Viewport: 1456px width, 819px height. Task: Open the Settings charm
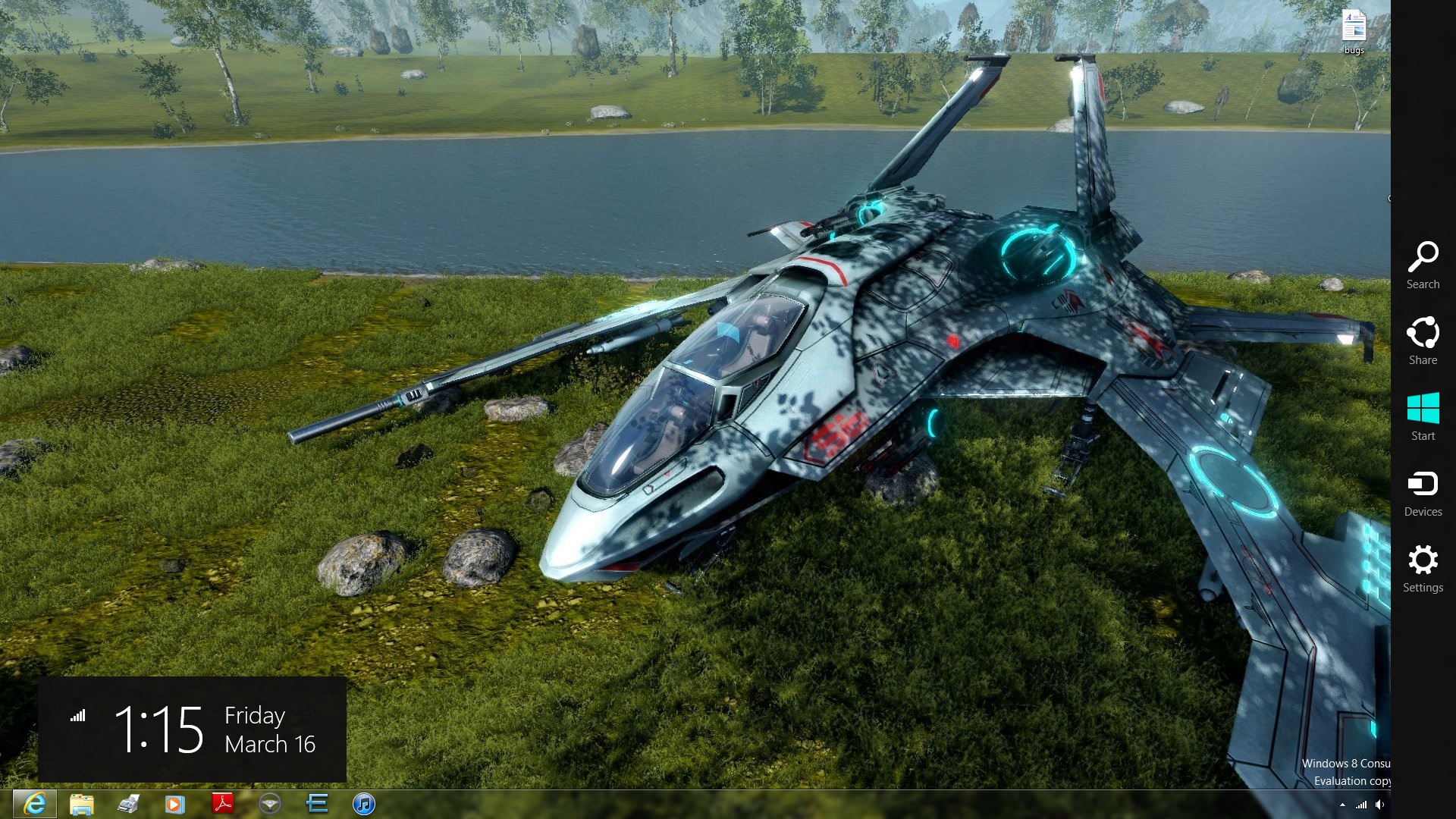pyautogui.click(x=1423, y=568)
